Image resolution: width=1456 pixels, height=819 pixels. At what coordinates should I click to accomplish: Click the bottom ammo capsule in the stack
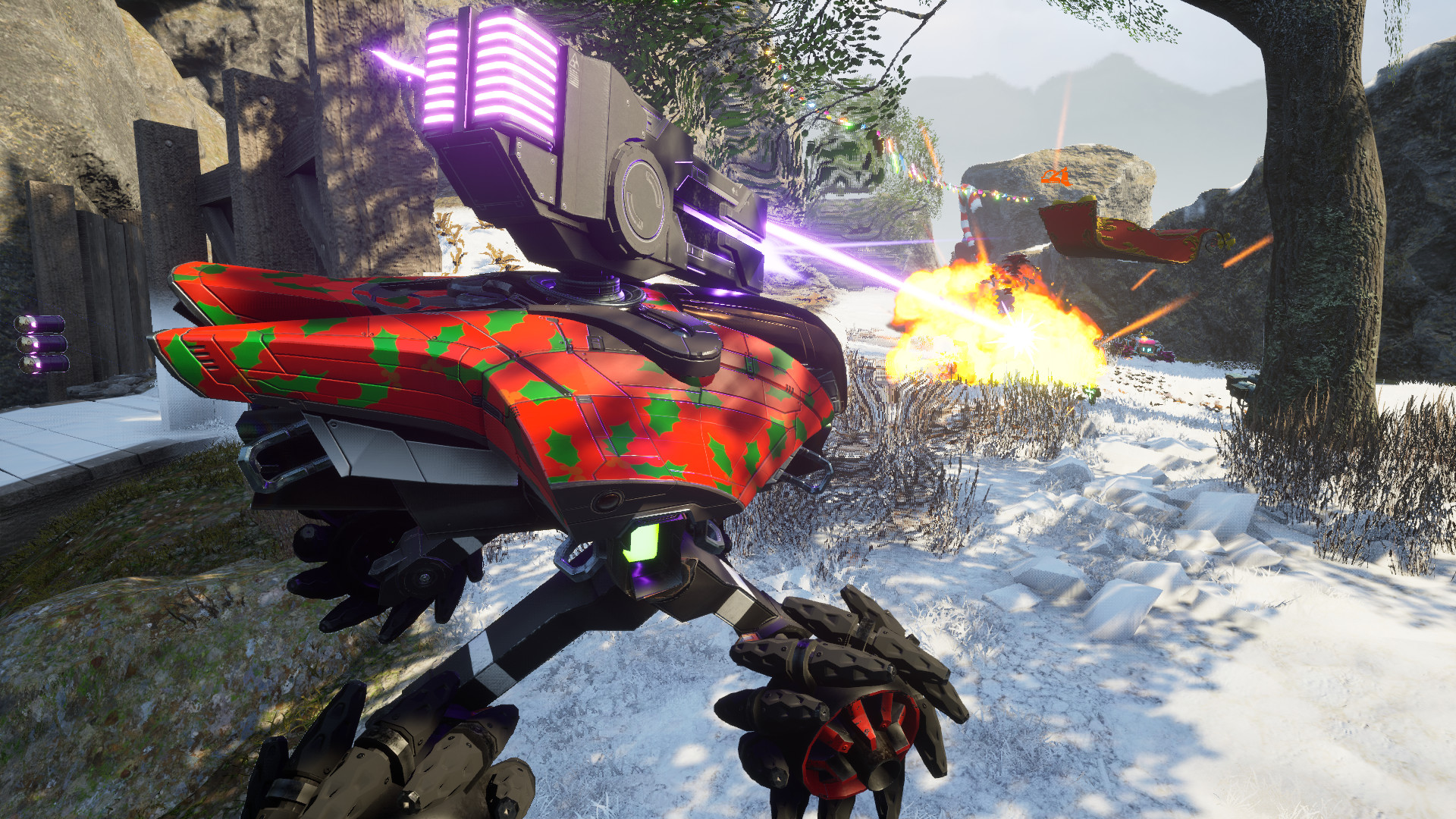click(44, 364)
